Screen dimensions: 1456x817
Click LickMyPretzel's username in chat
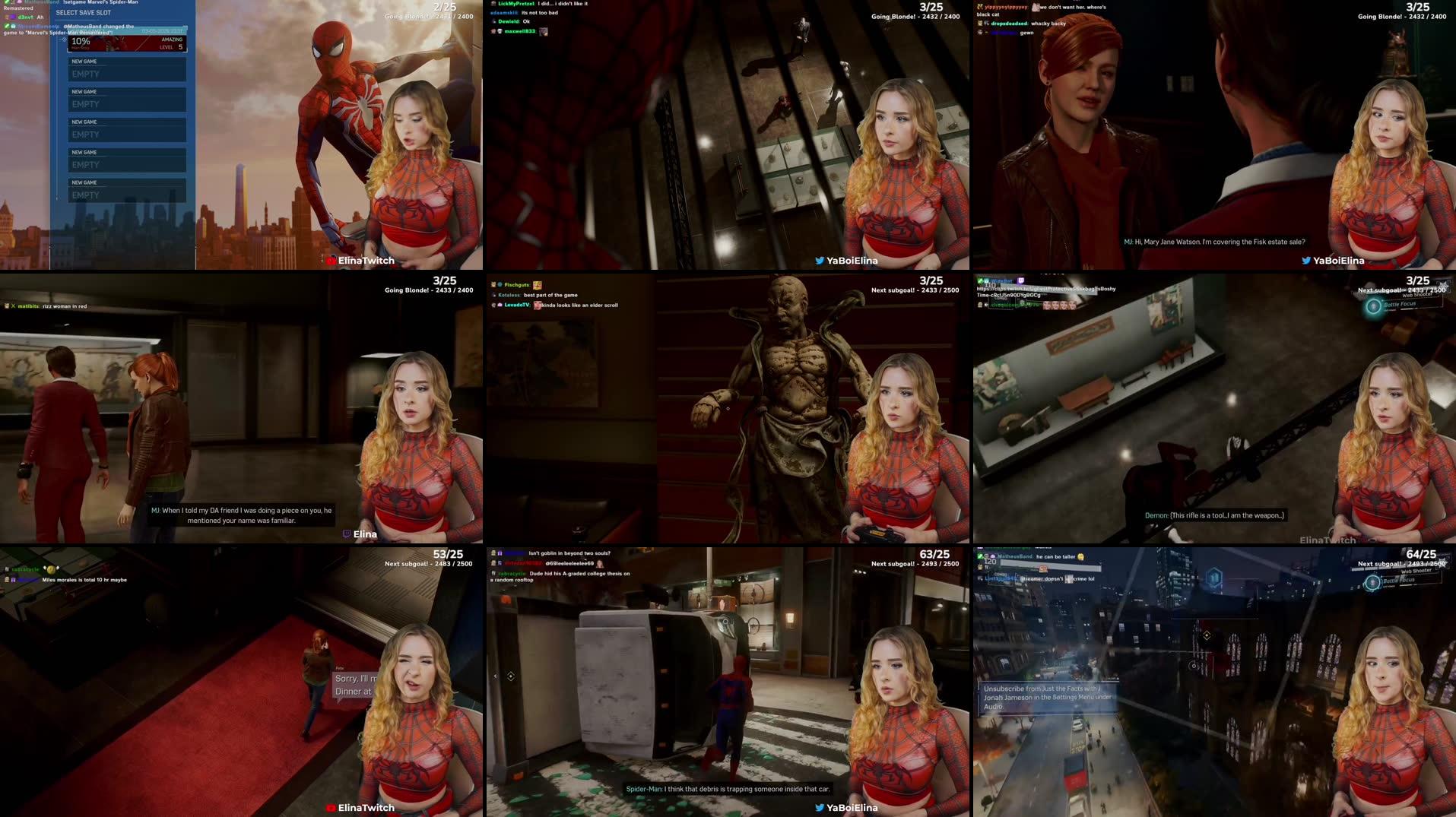click(x=517, y=4)
